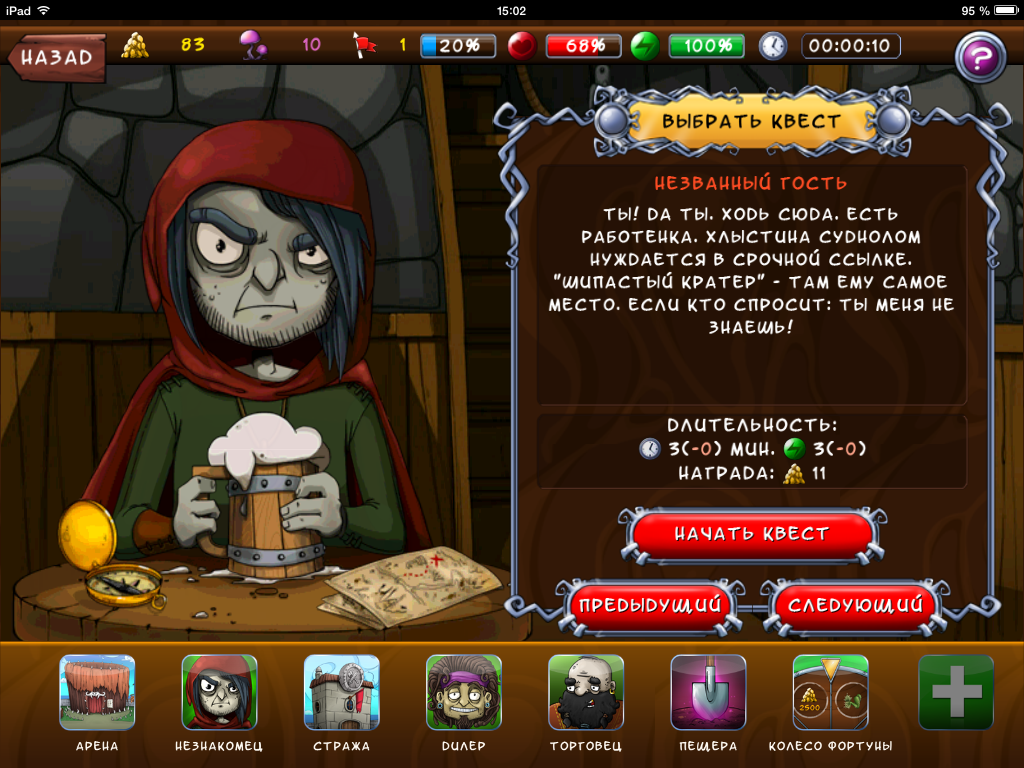This screenshot has width=1024, height=768.
Task: Open the Колесо Фортуны wheel
Action: (830, 693)
